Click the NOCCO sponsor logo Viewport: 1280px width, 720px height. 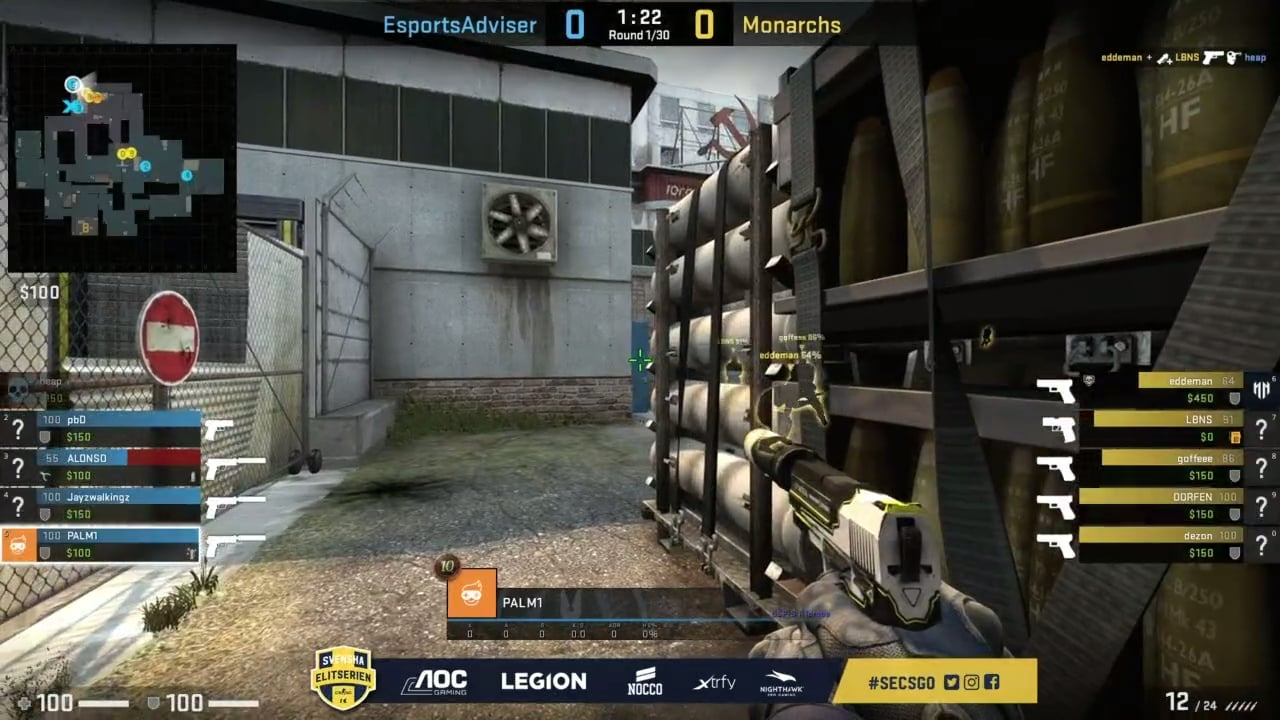point(644,682)
